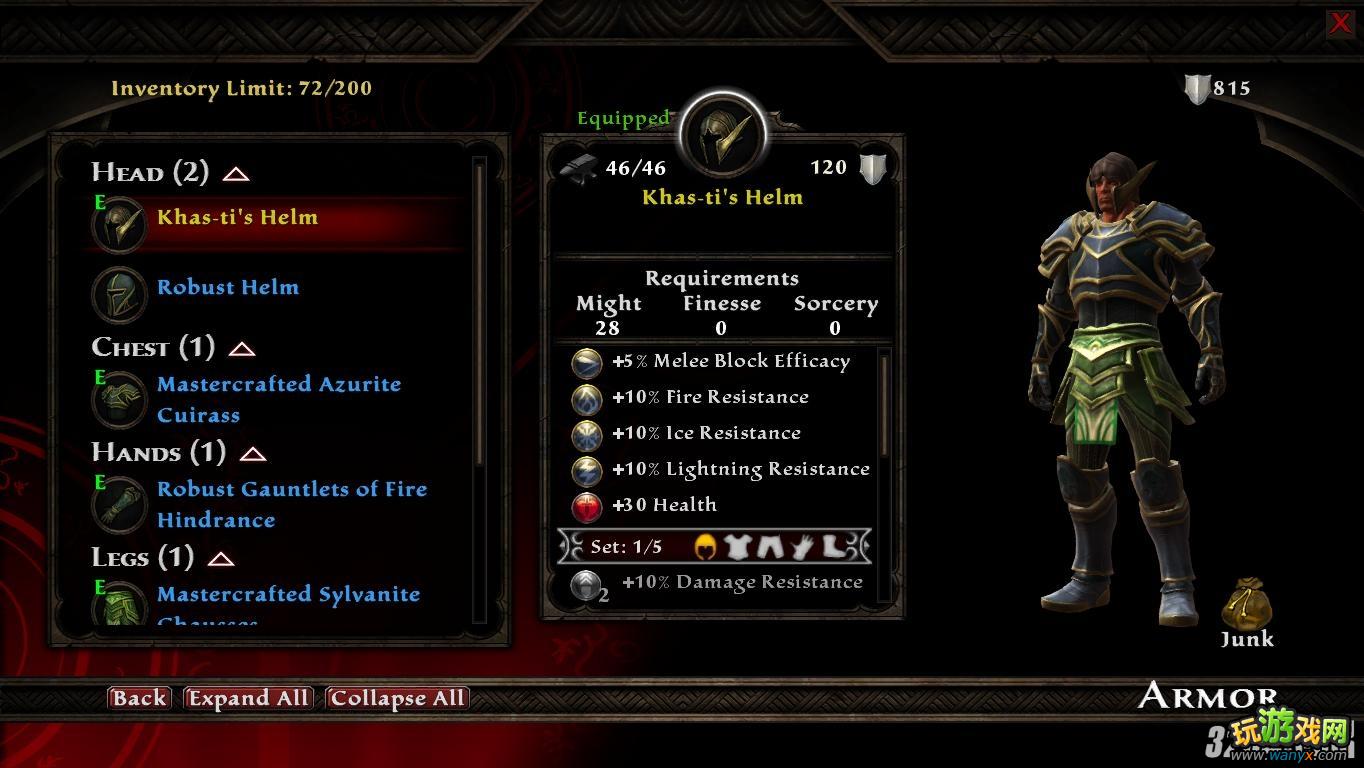Go back using the Back button

click(x=139, y=698)
